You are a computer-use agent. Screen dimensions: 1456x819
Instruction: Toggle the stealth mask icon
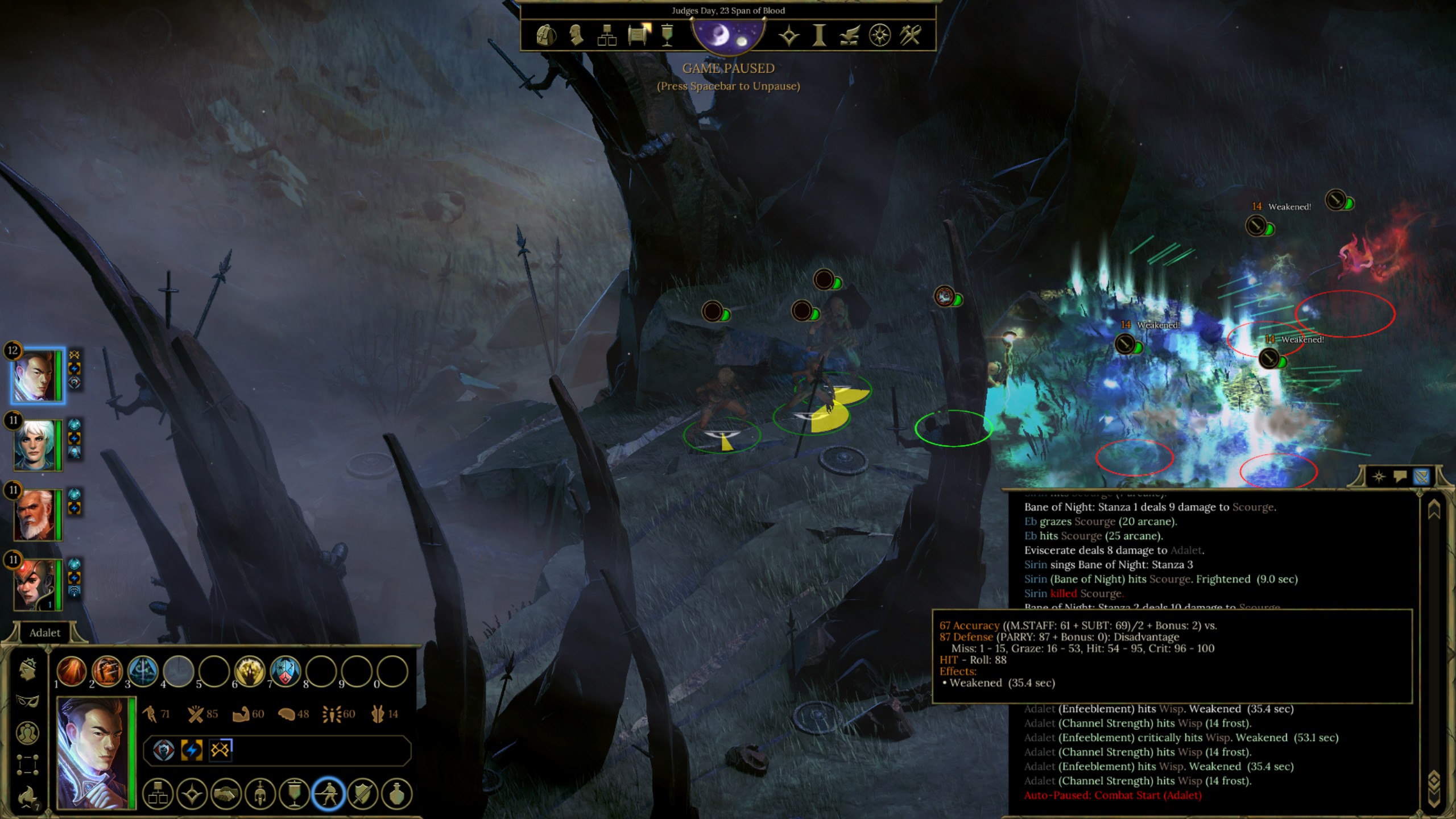coord(27,701)
